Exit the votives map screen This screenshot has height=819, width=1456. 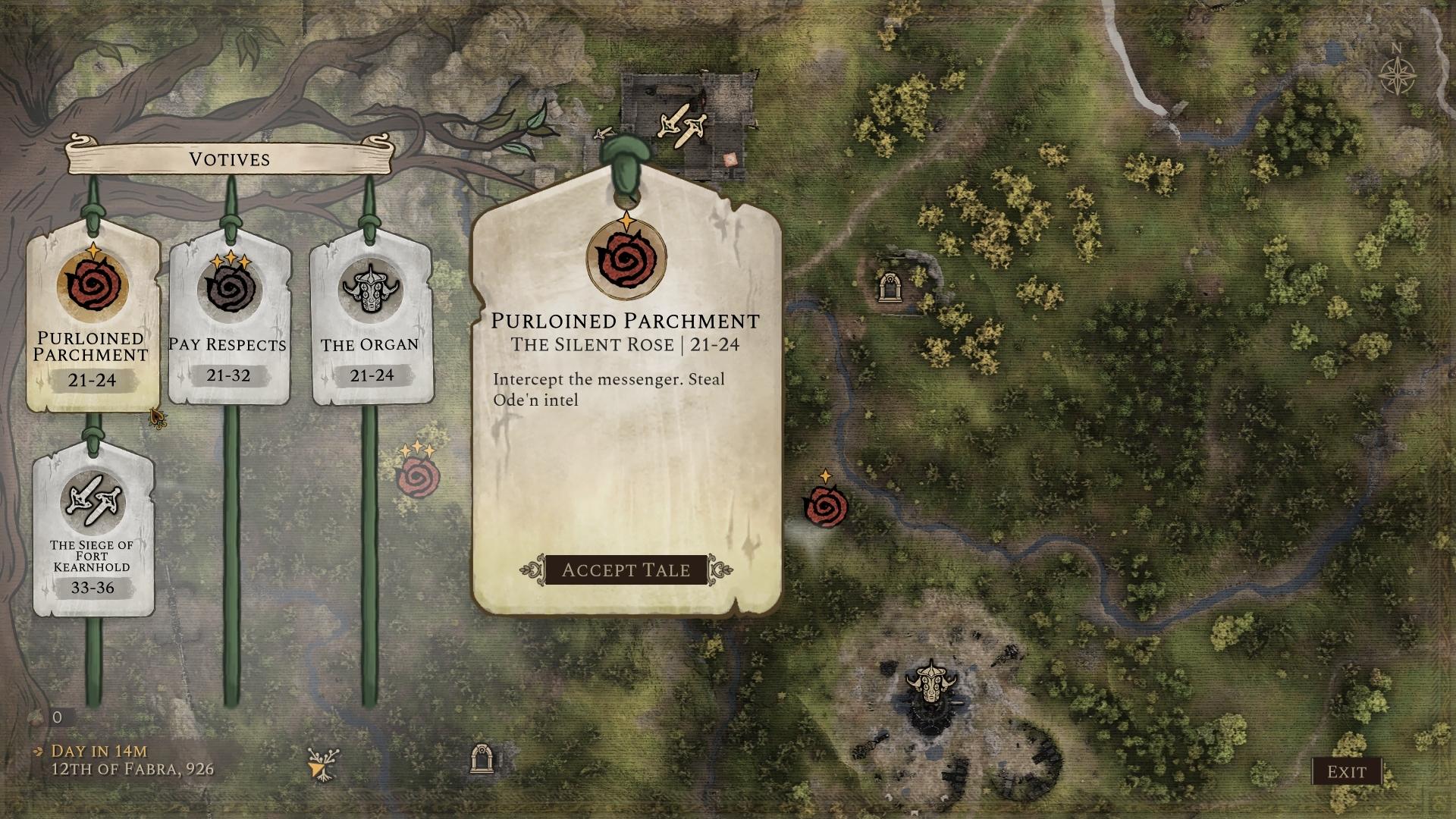pyautogui.click(x=1346, y=772)
